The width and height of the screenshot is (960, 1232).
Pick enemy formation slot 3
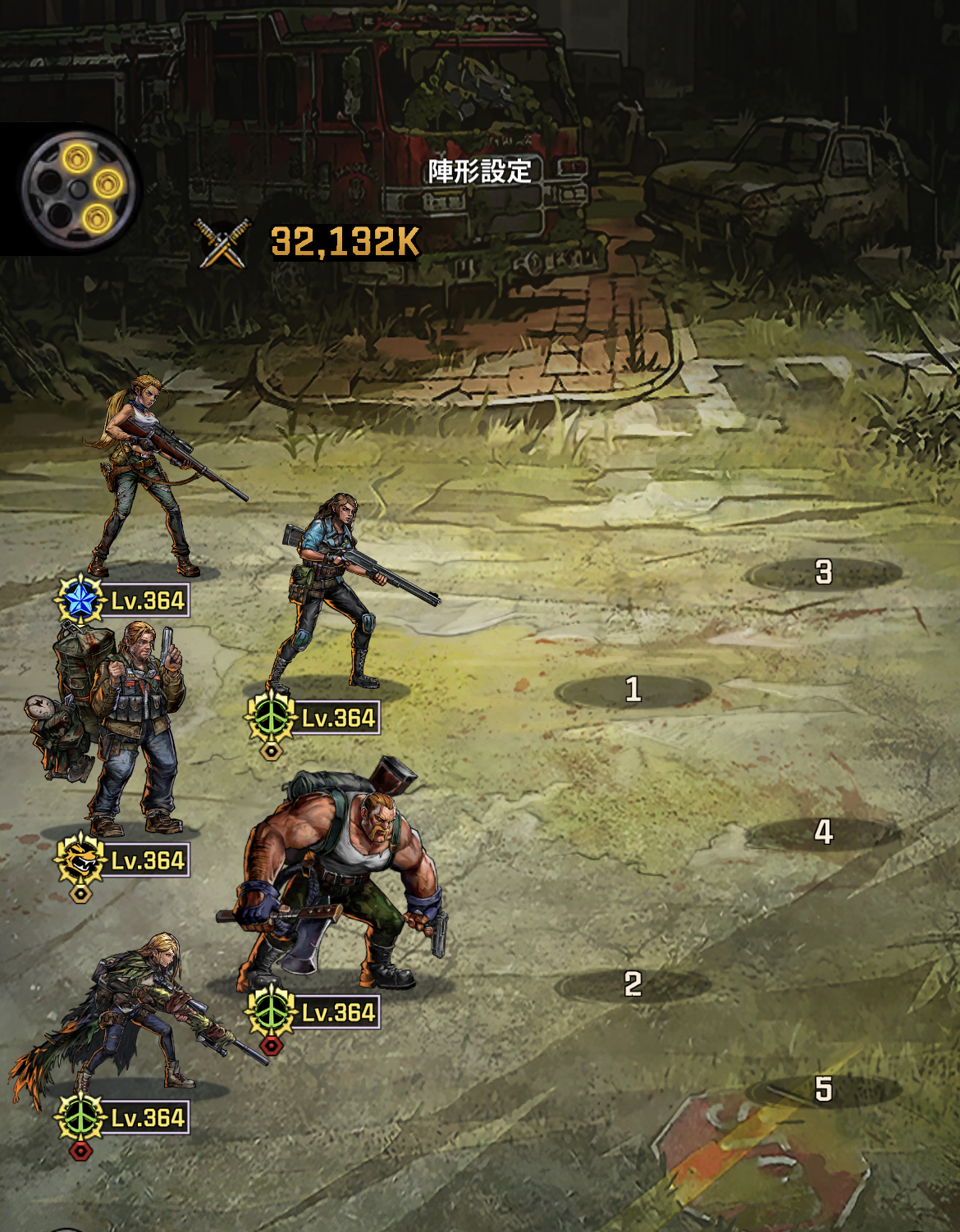pyautogui.click(x=823, y=573)
